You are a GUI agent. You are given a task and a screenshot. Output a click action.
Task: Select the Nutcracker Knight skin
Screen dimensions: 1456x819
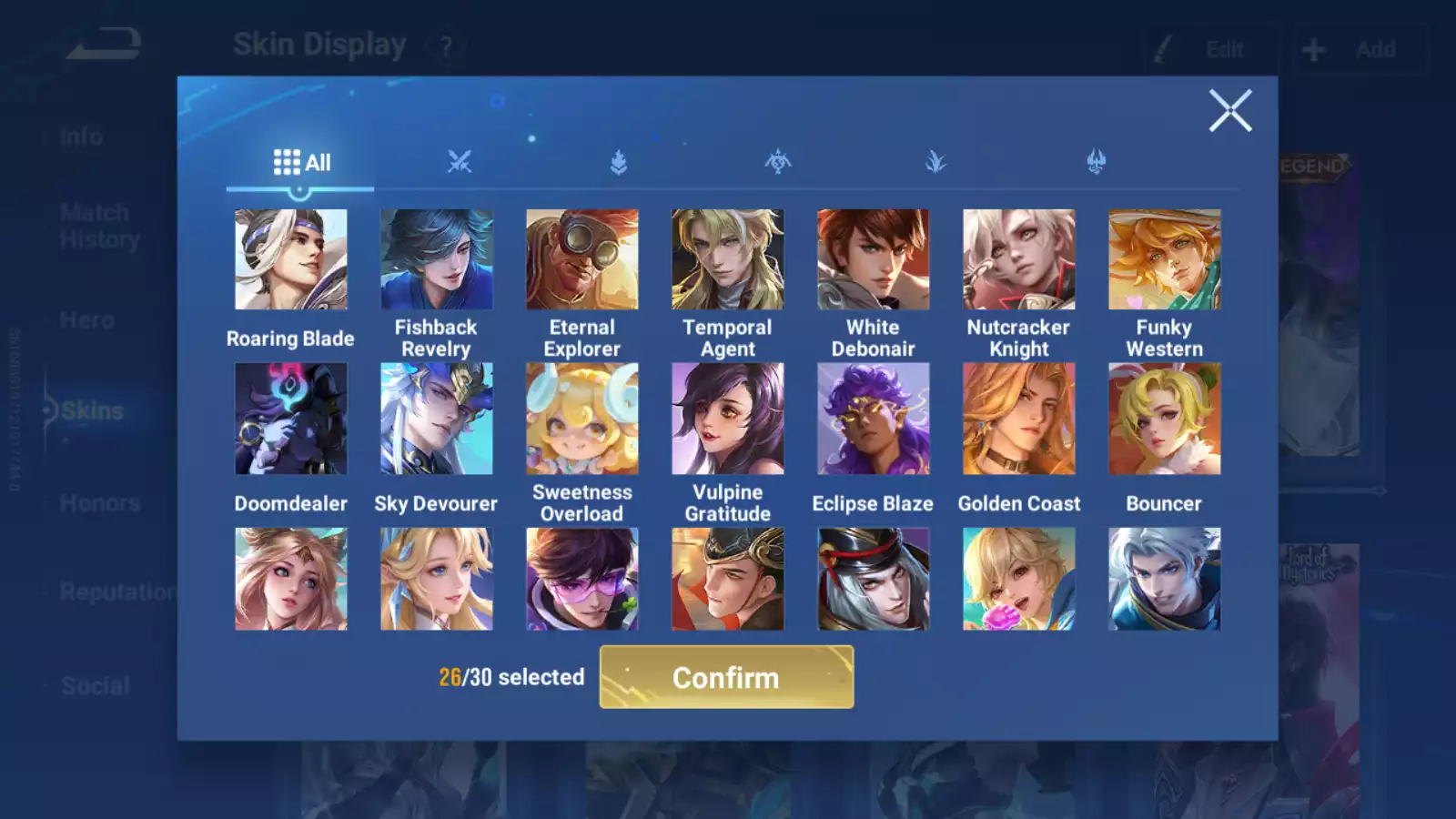click(x=1018, y=260)
